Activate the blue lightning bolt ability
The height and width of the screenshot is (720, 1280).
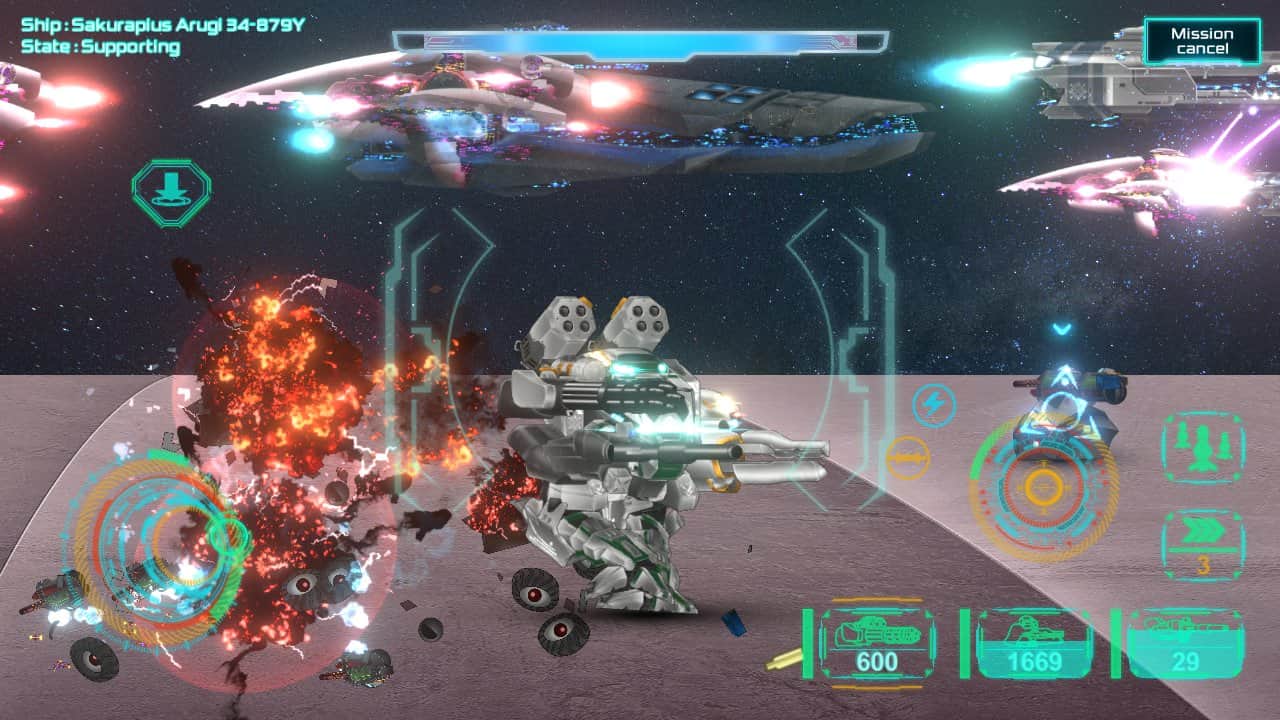933,405
